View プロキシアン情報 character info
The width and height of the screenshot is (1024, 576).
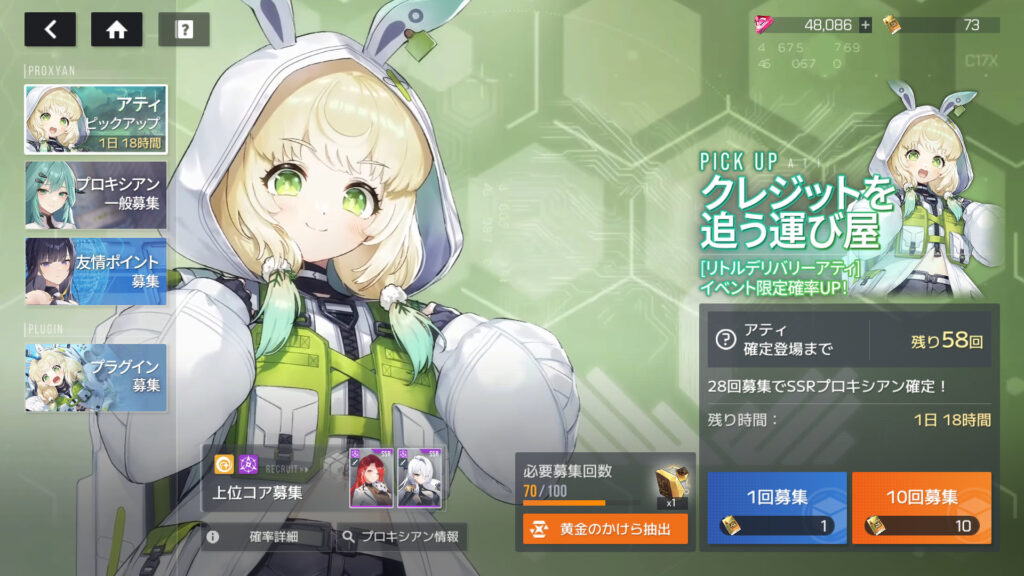[401, 537]
